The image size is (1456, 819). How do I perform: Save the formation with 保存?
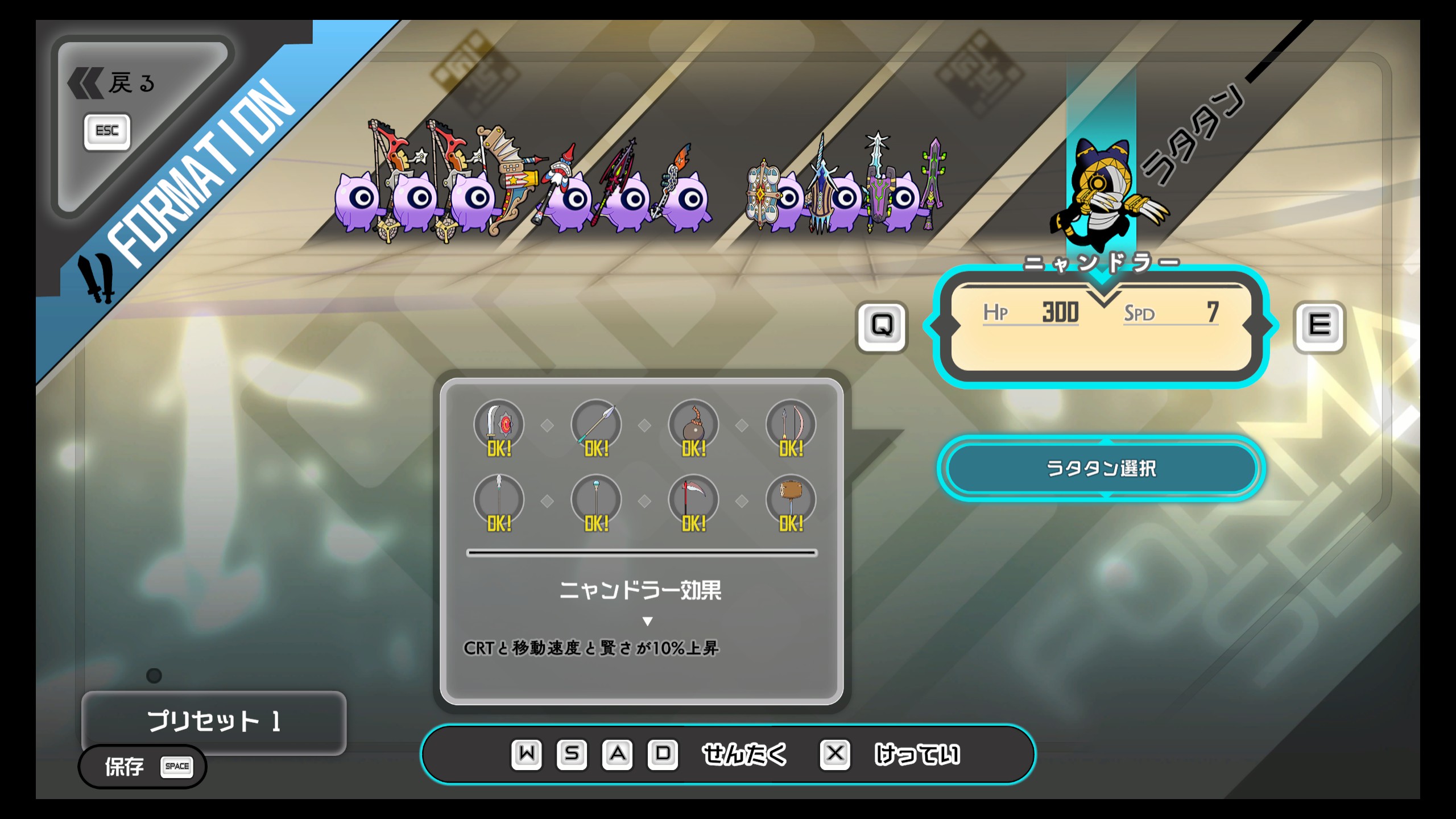(x=142, y=767)
